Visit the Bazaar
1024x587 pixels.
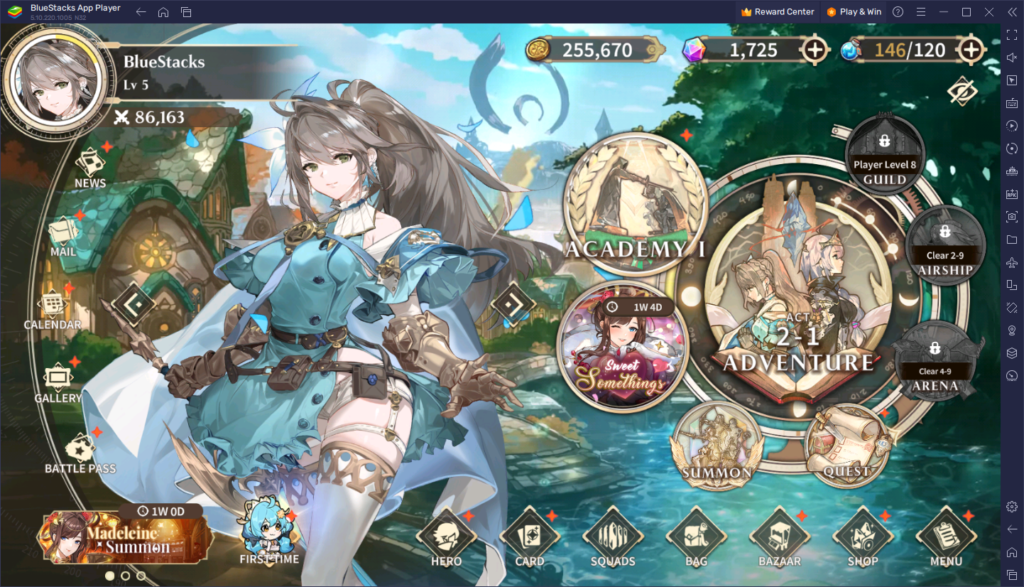(x=779, y=537)
